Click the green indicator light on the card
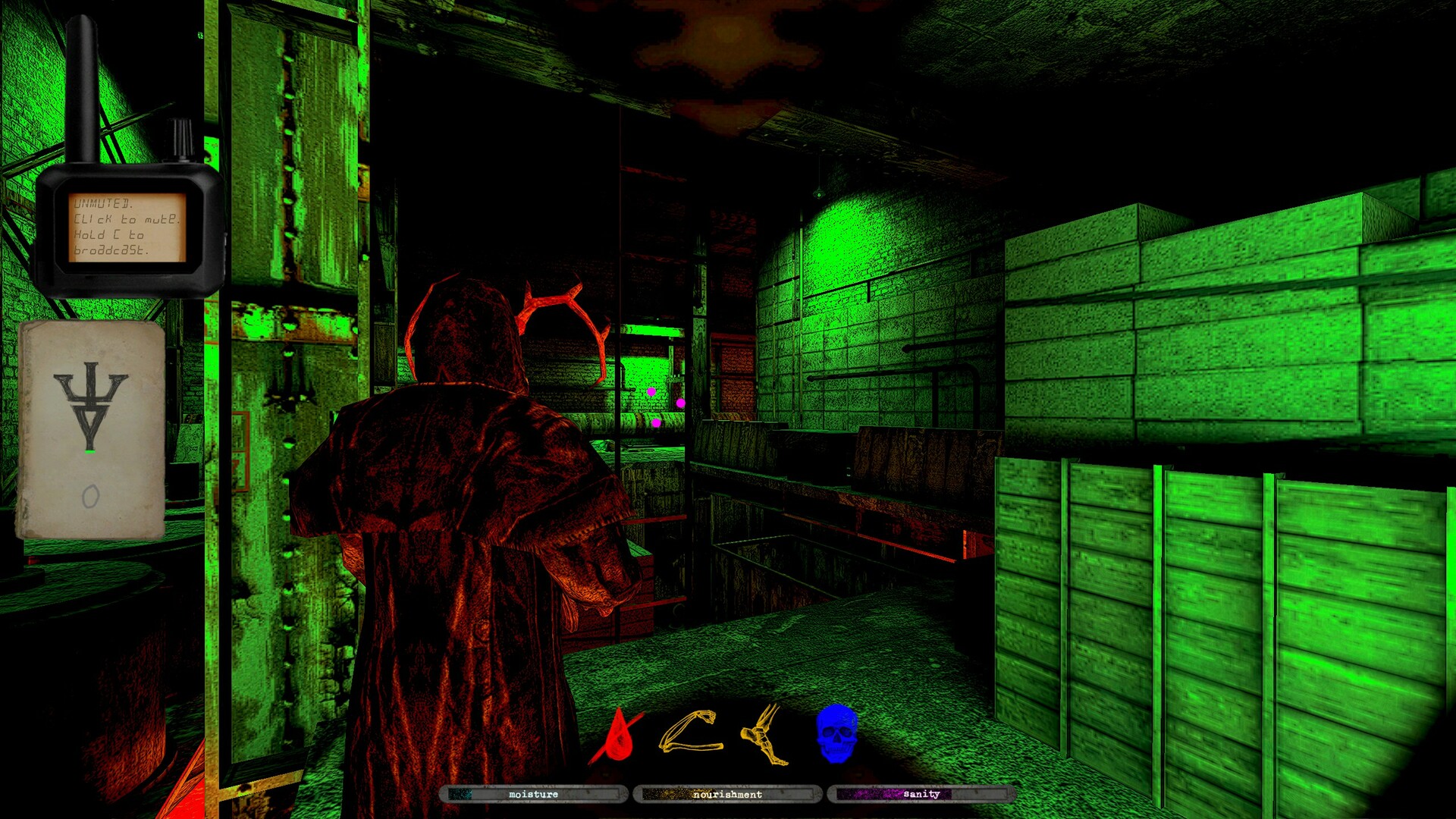Image resolution: width=1456 pixels, height=819 pixels. 89,453
